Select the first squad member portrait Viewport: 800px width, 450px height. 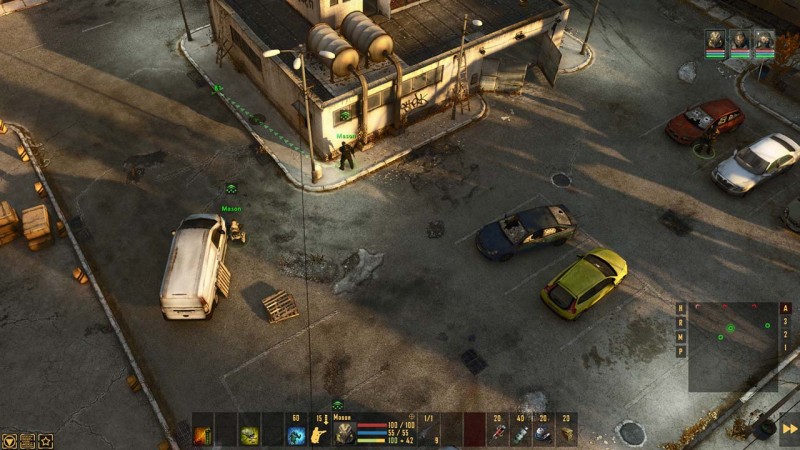pos(715,40)
